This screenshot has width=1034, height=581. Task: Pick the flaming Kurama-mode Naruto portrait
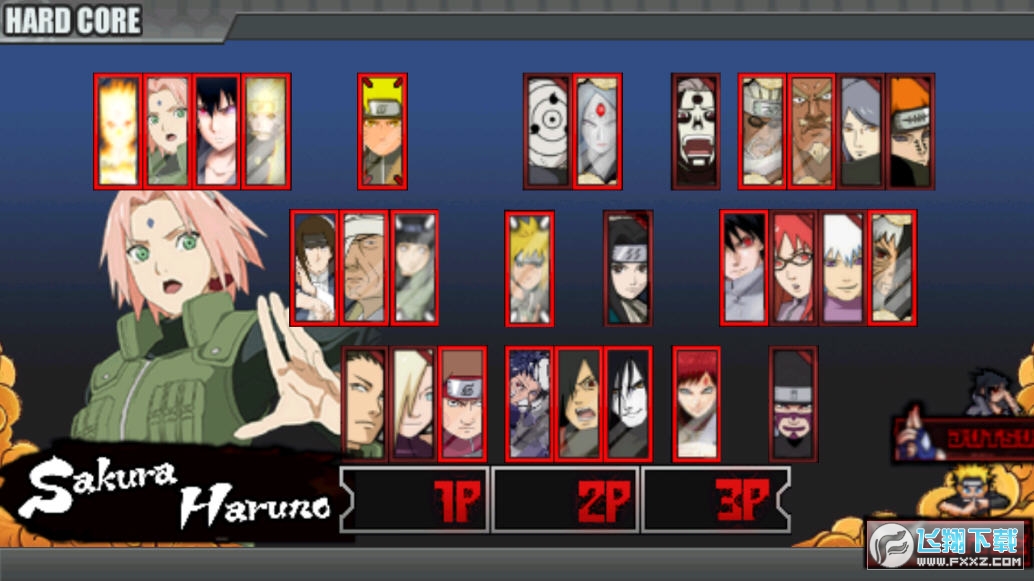coord(118,131)
